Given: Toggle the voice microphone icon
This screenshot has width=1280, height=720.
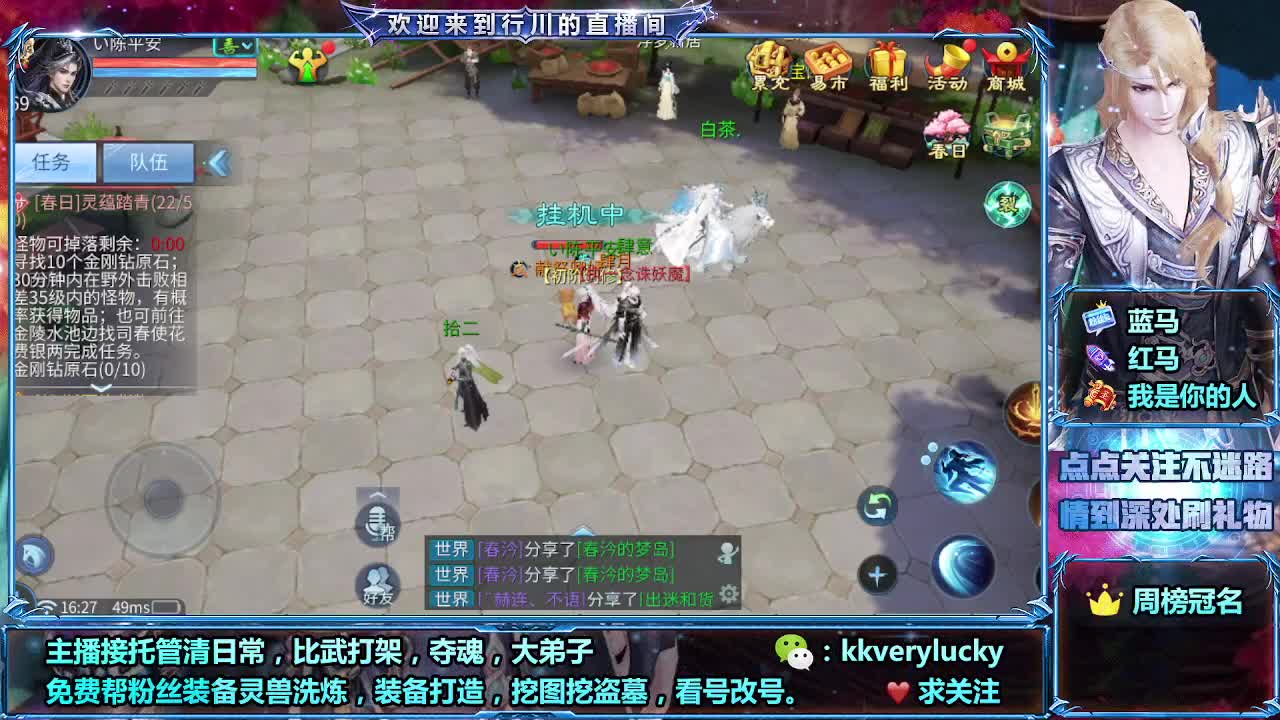Looking at the screenshot, I should (376, 523).
